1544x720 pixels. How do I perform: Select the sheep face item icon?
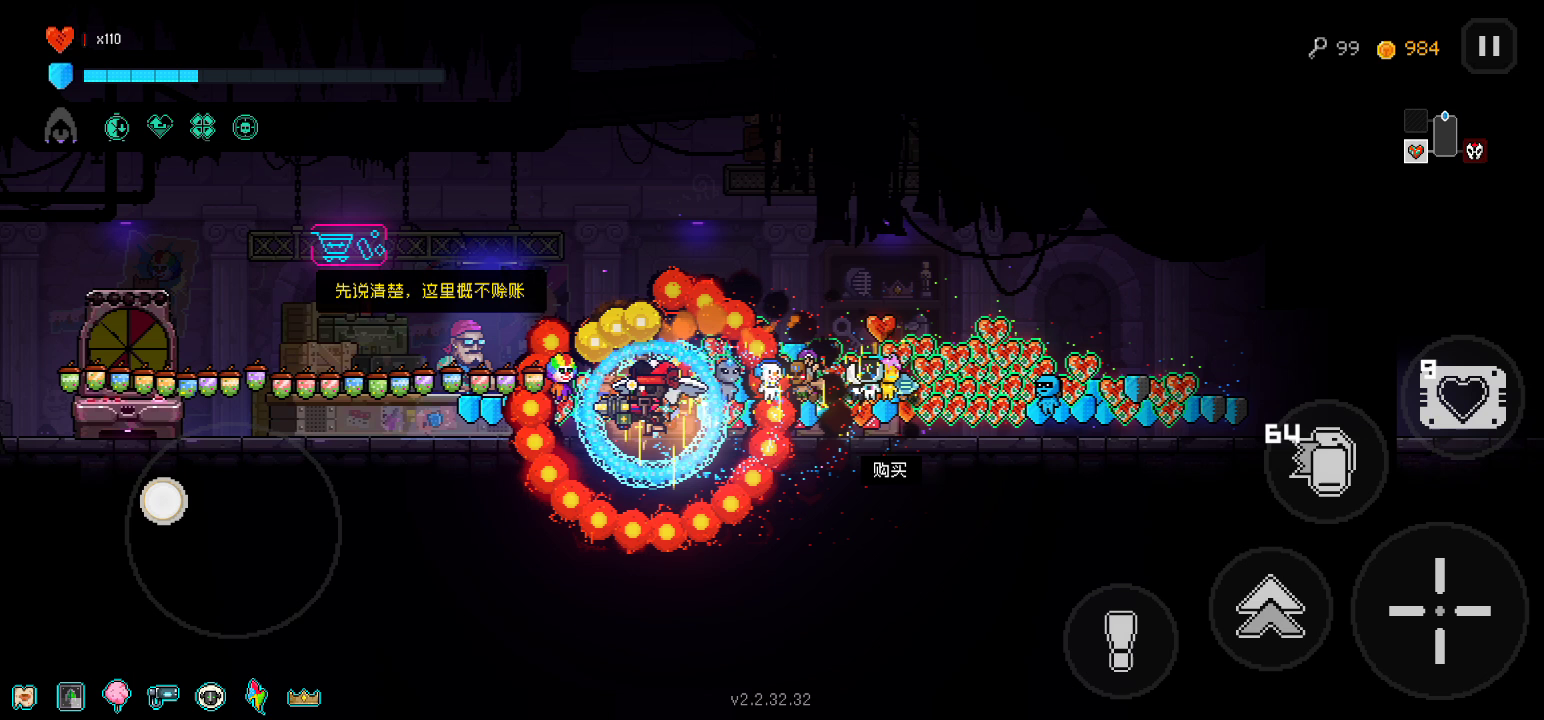pos(210,696)
